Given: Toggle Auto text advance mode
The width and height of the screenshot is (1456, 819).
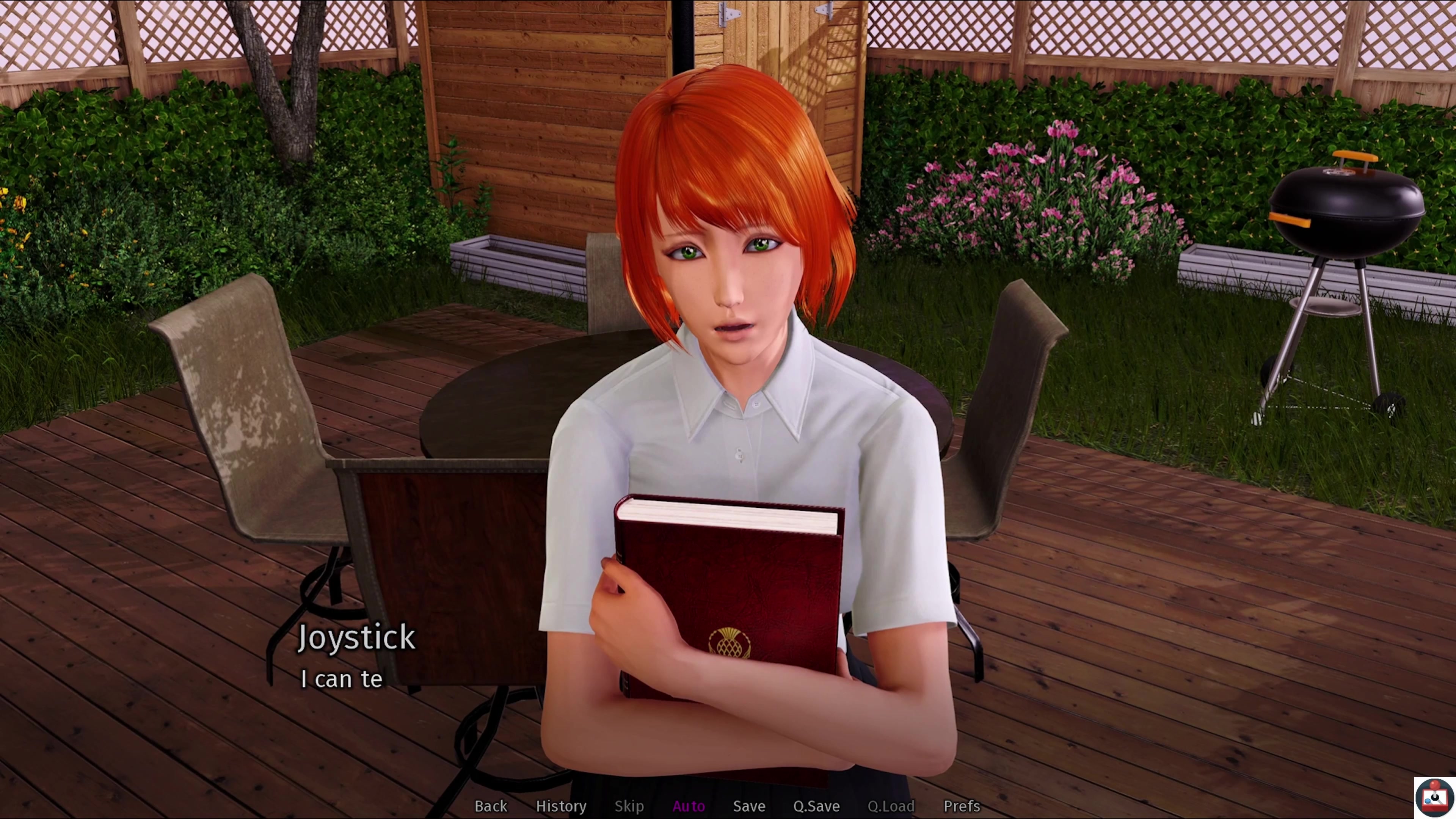Looking at the screenshot, I should [689, 806].
